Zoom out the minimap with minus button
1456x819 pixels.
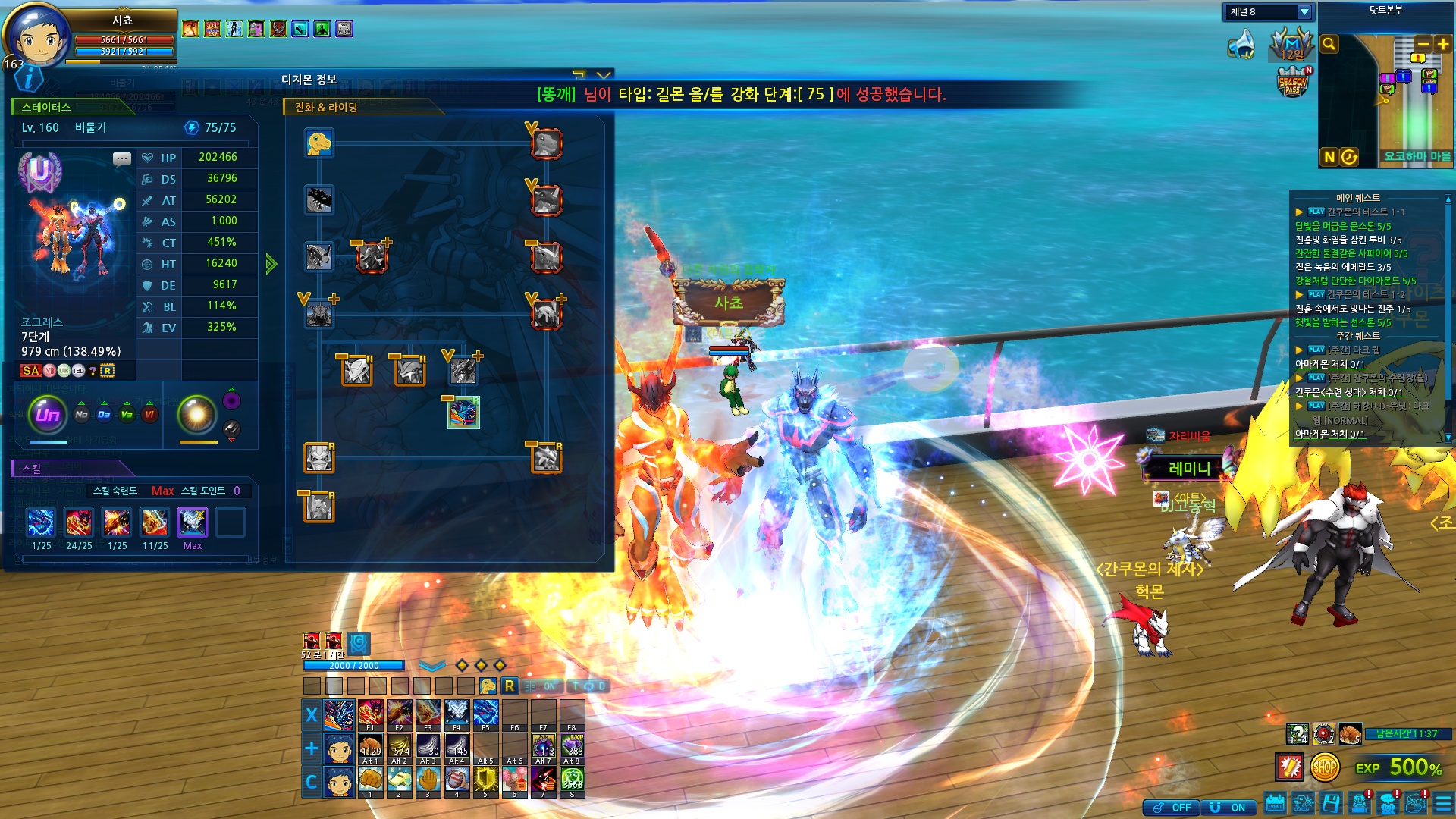1423,45
